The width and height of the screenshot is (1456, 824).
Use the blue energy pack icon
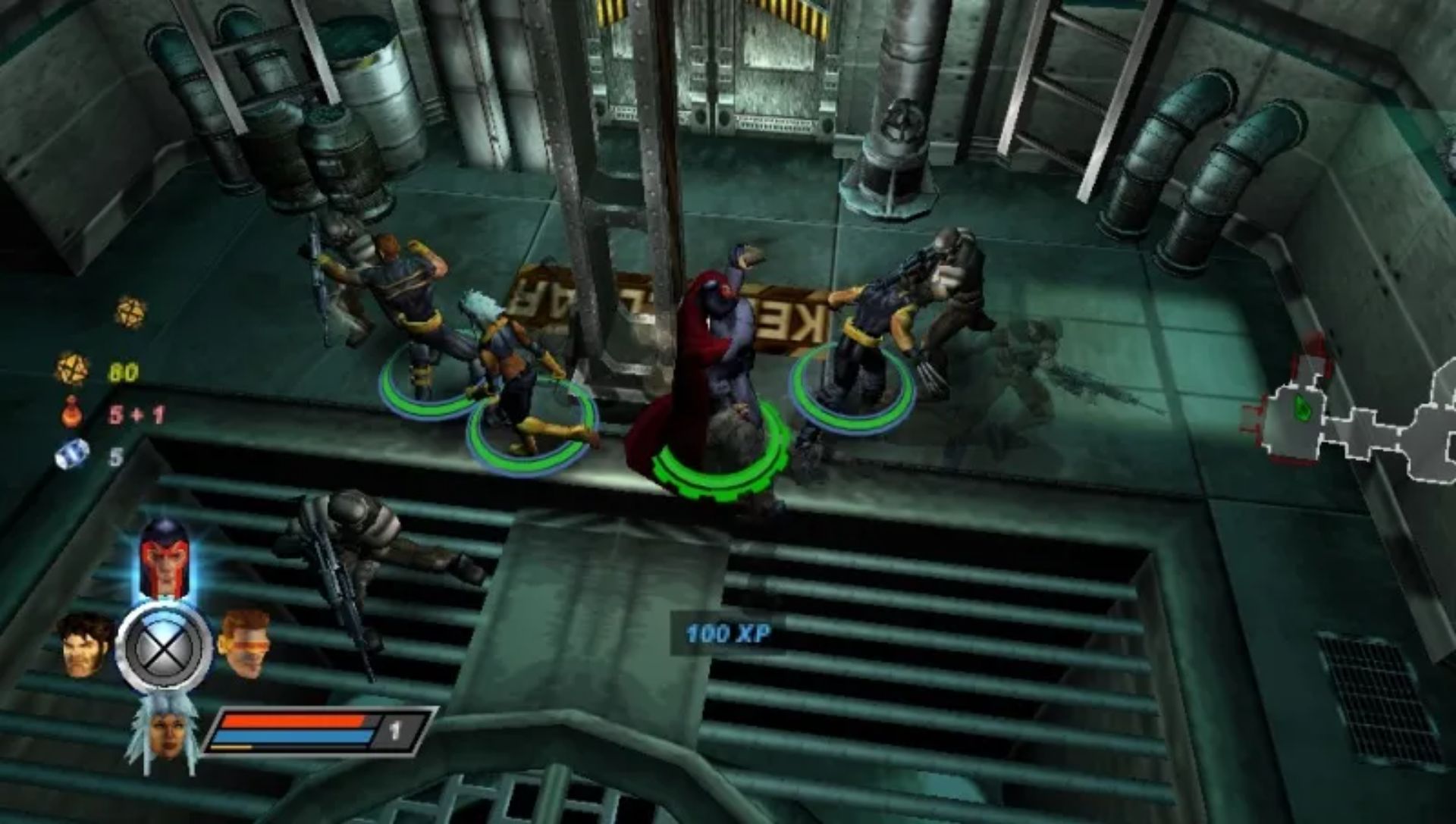pyautogui.click(x=72, y=454)
